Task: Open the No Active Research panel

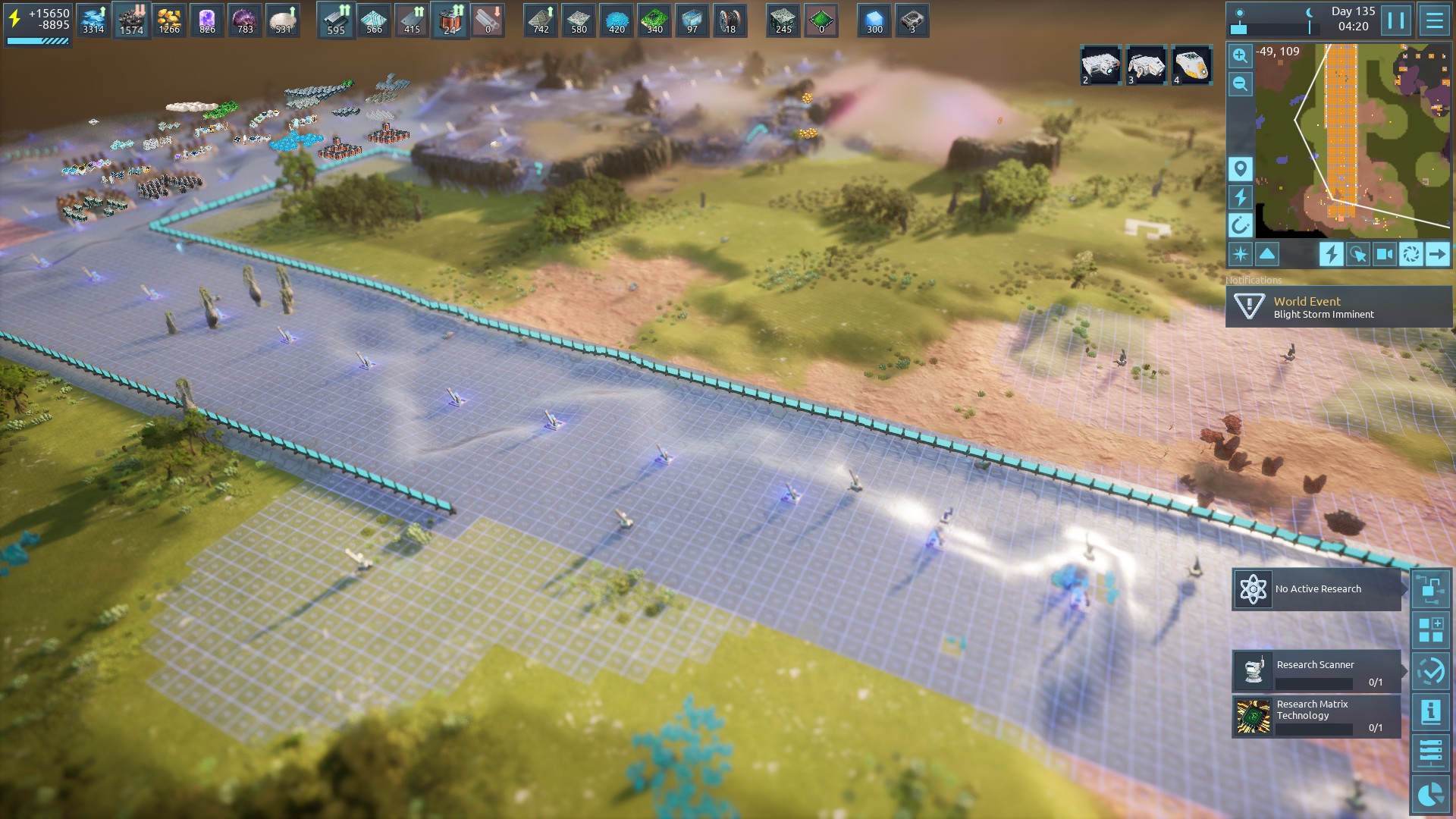Action: 1316,589
